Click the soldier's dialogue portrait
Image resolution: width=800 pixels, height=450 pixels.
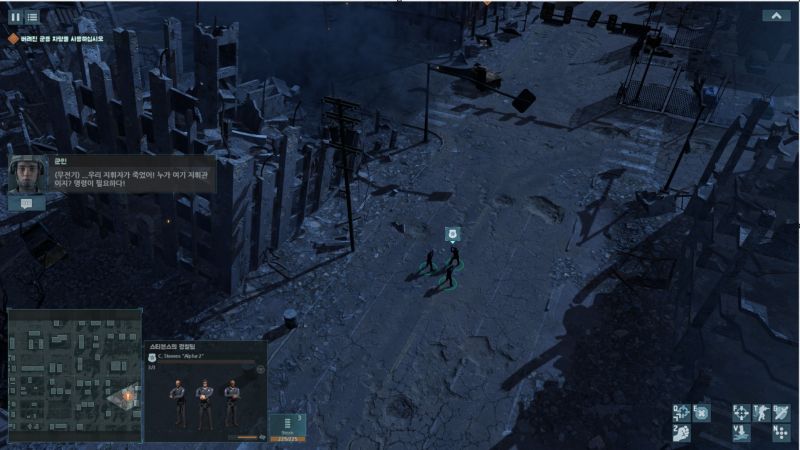(27, 174)
